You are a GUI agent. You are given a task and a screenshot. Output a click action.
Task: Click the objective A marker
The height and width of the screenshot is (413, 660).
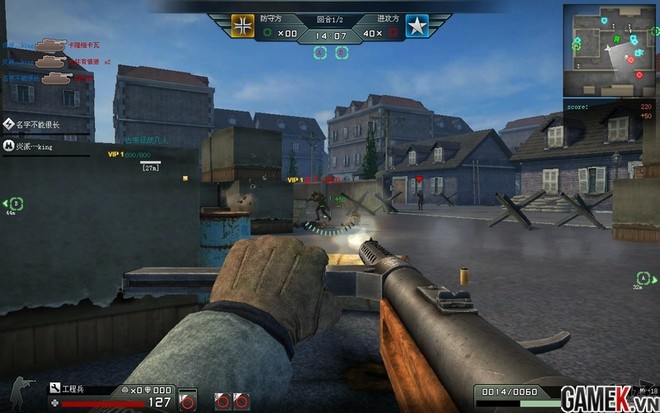pos(318,52)
